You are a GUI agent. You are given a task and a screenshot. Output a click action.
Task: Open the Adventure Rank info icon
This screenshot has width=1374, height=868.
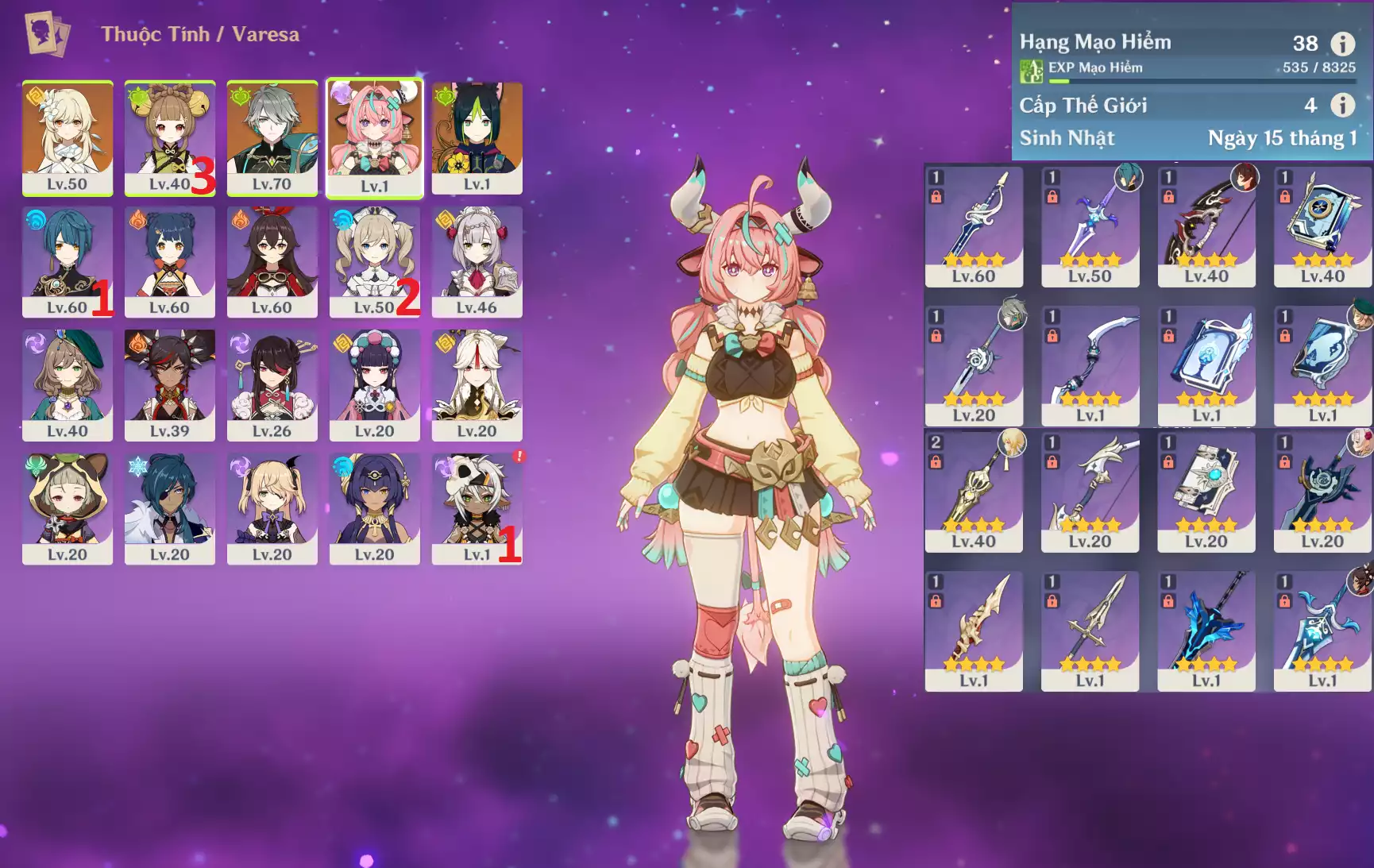coord(1343,44)
